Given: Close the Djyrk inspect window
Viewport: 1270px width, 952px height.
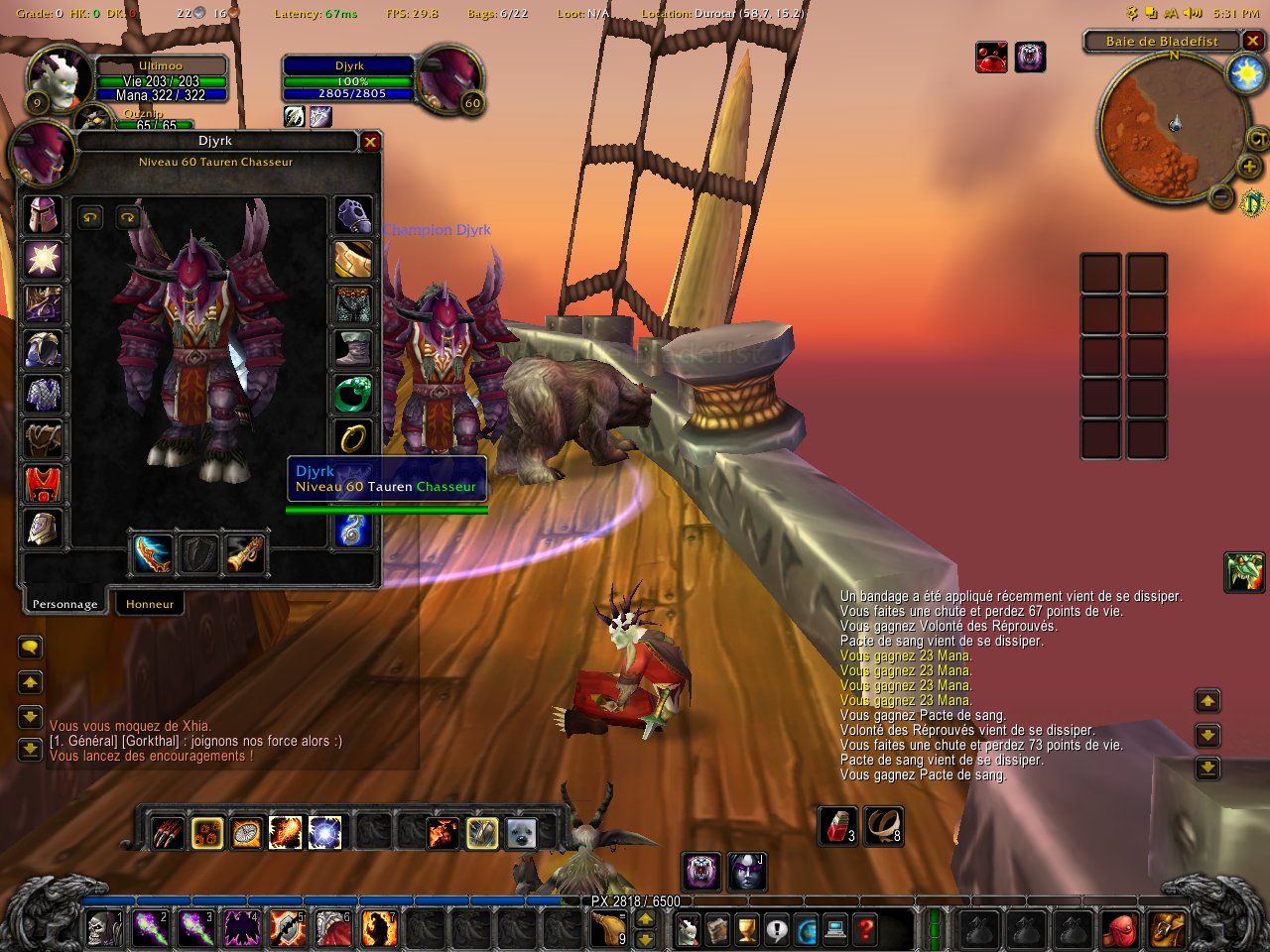Looking at the screenshot, I should (370, 142).
